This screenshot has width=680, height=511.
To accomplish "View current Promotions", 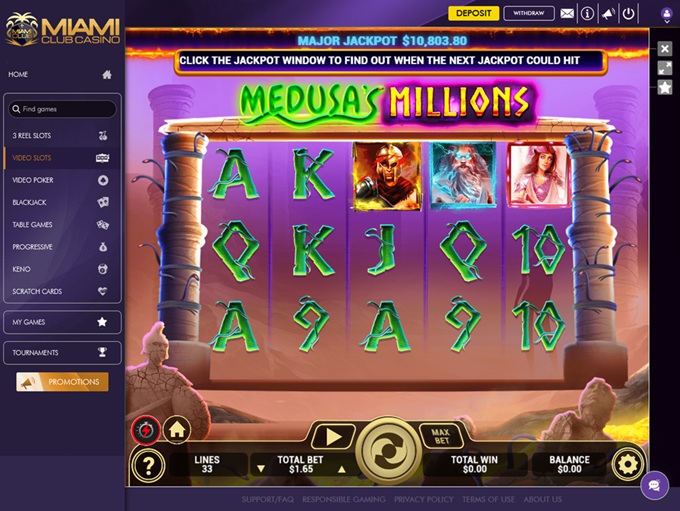I will (x=62, y=382).
